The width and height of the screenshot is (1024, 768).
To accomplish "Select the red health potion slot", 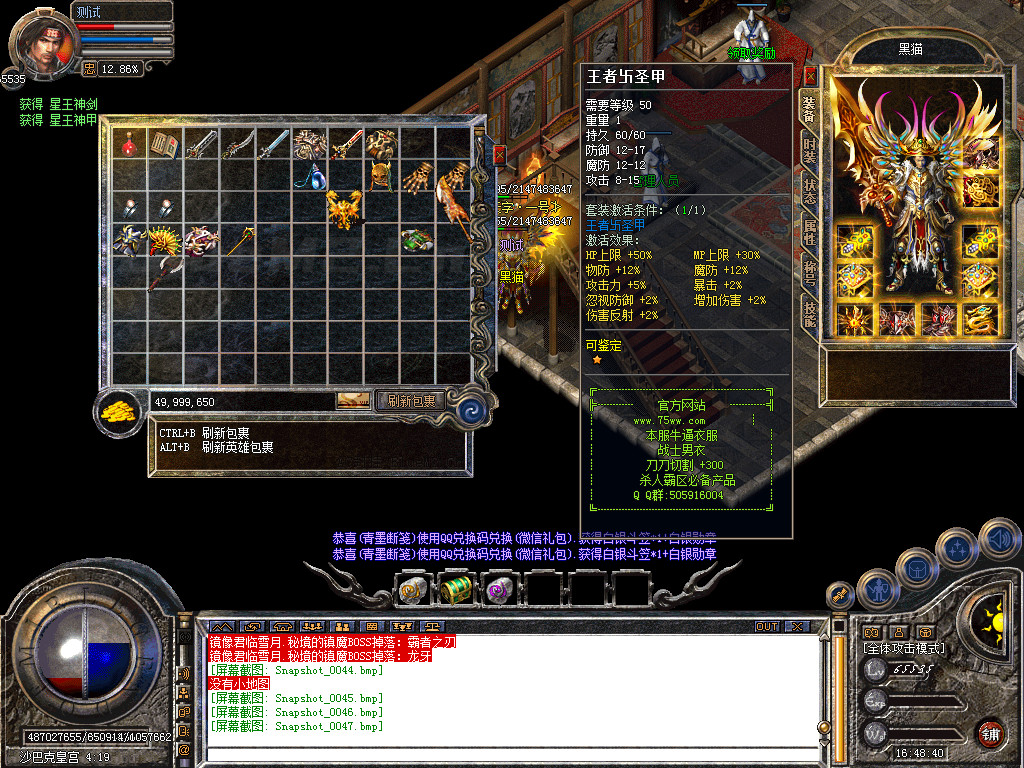I will [x=128, y=145].
